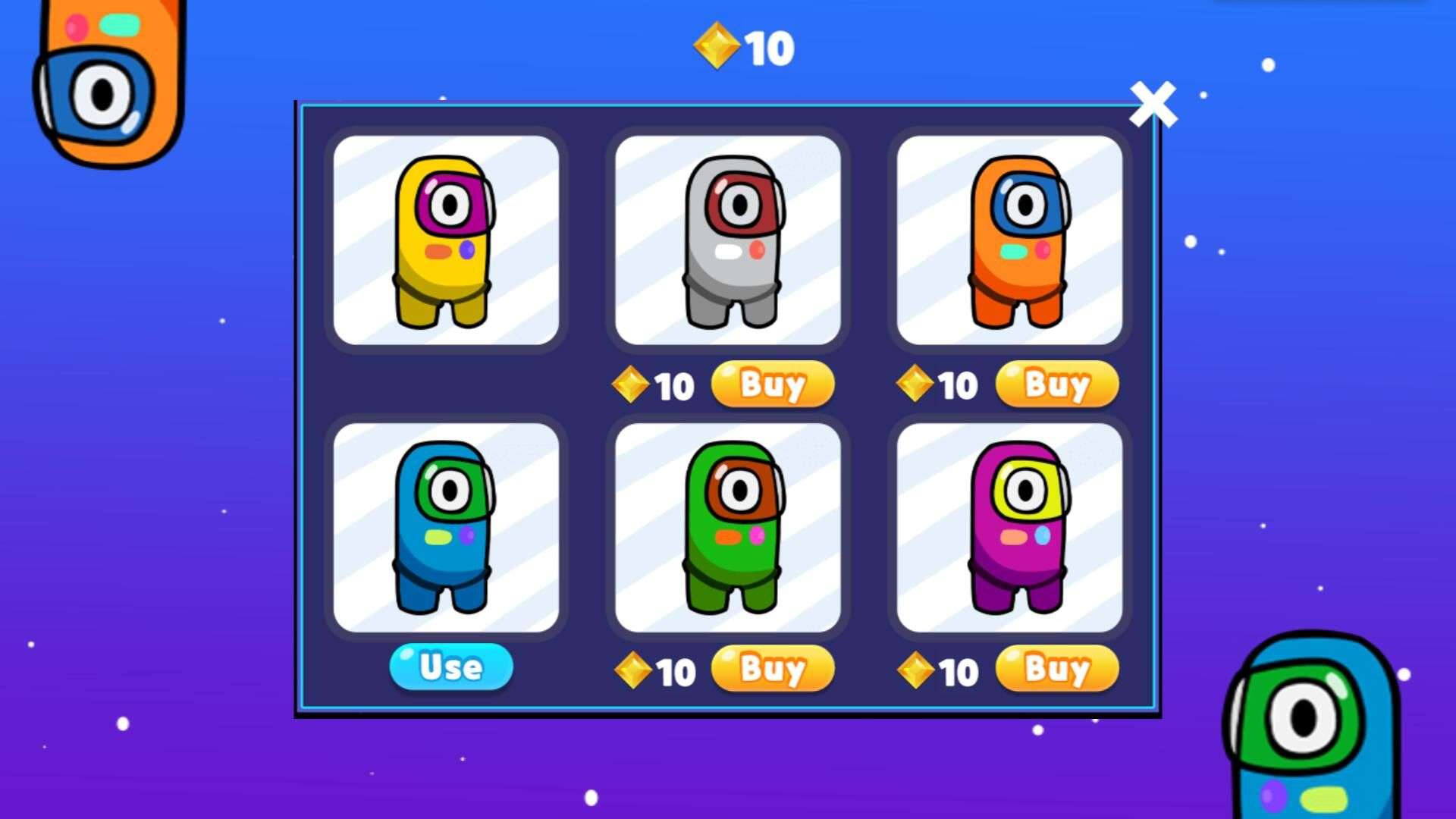The image size is (1456, 819).
Task: Buy the magenta crewmate skin
Action: click(x=1056, y=668)
